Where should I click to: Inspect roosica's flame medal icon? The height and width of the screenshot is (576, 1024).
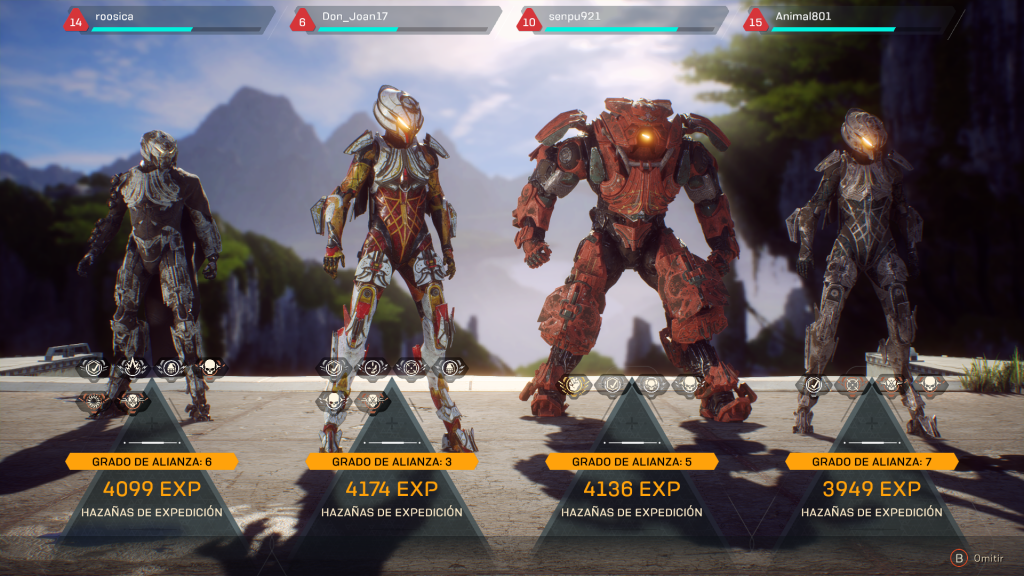(x=133, y=368)
